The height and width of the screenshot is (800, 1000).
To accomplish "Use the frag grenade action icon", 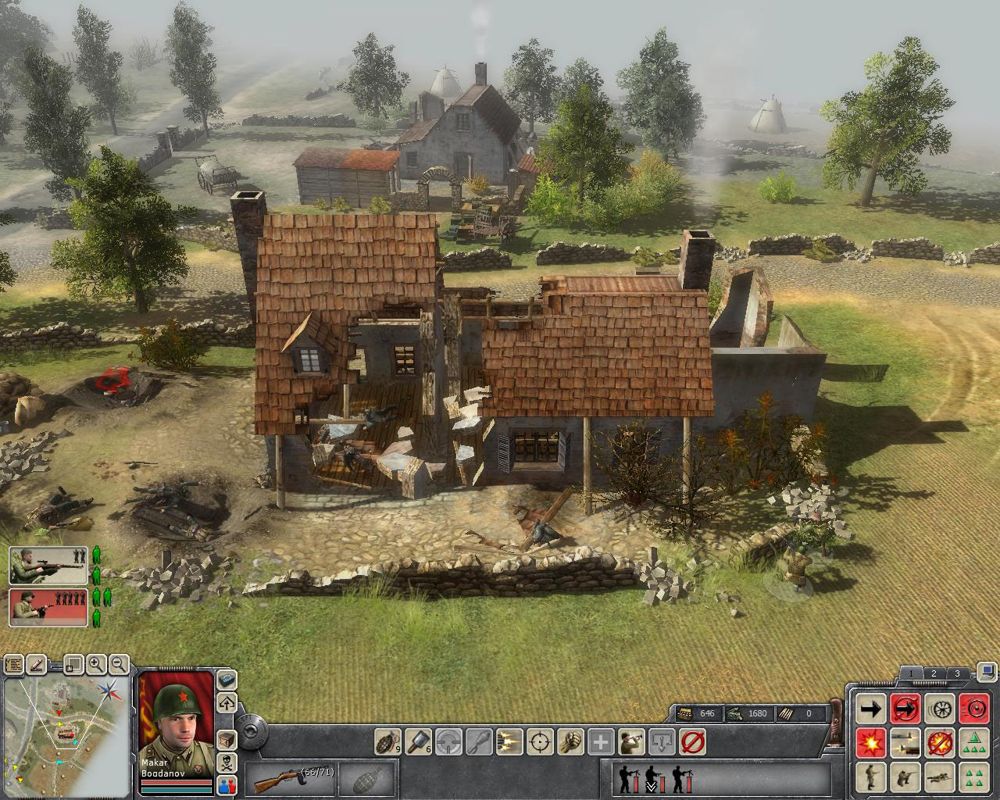I will 387,742.
